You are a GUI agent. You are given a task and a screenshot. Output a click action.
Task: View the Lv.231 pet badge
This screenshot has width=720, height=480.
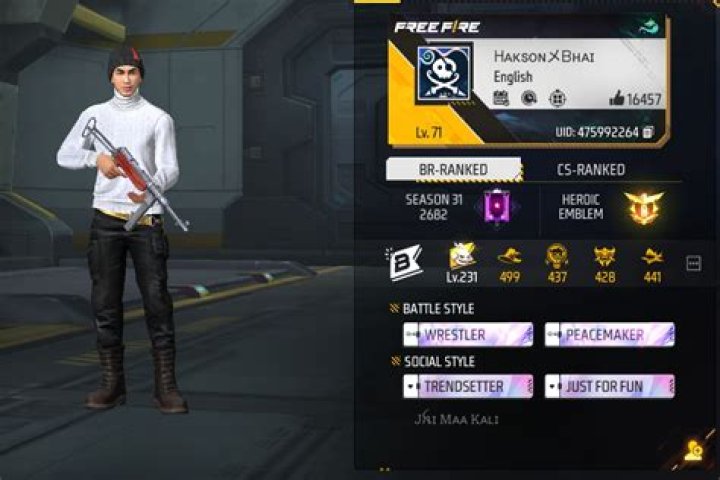click(462, 262)
